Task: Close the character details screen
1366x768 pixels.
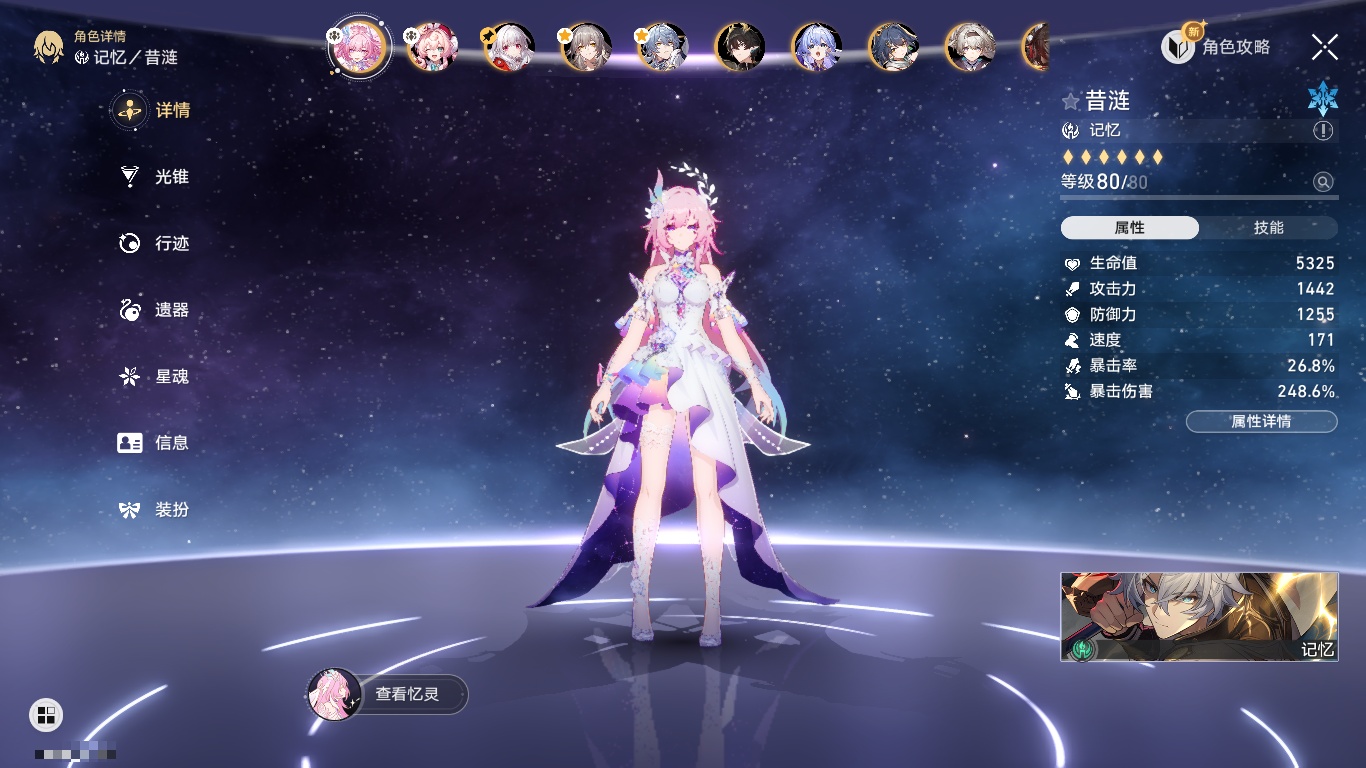Action: (1324, 47)
